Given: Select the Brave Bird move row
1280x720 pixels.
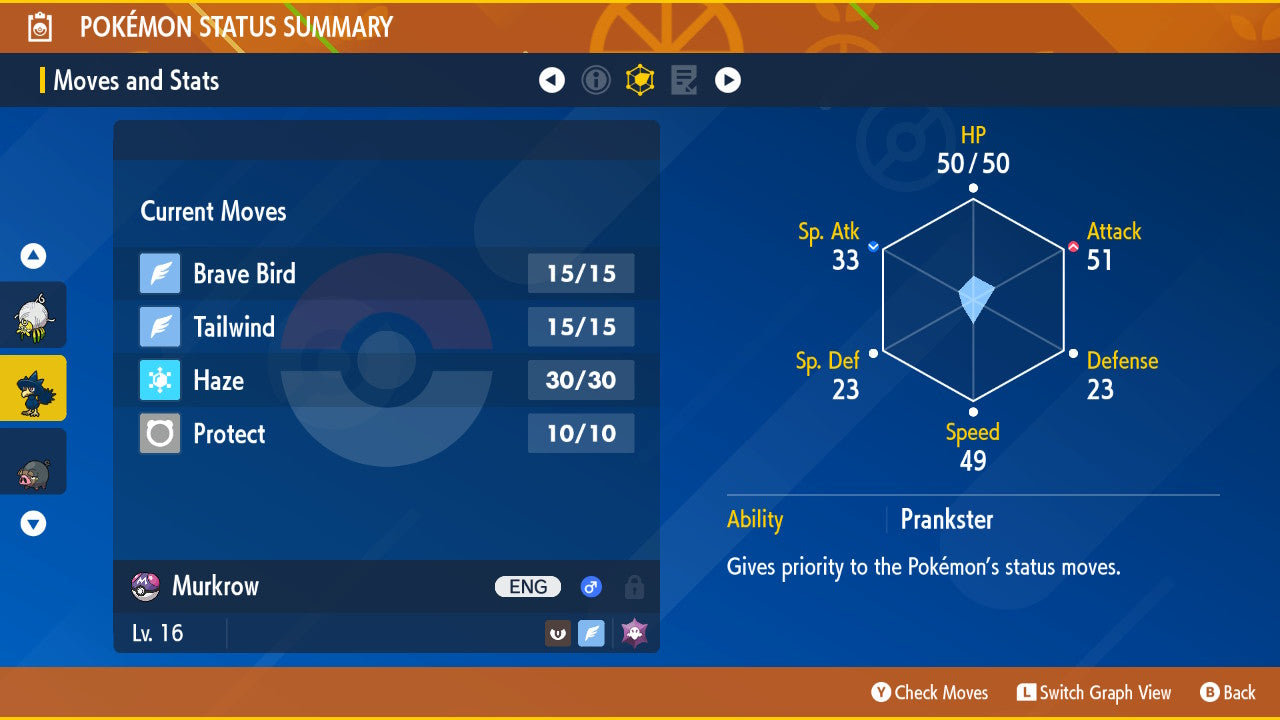Looking at the screenshot, I should 387,273.
